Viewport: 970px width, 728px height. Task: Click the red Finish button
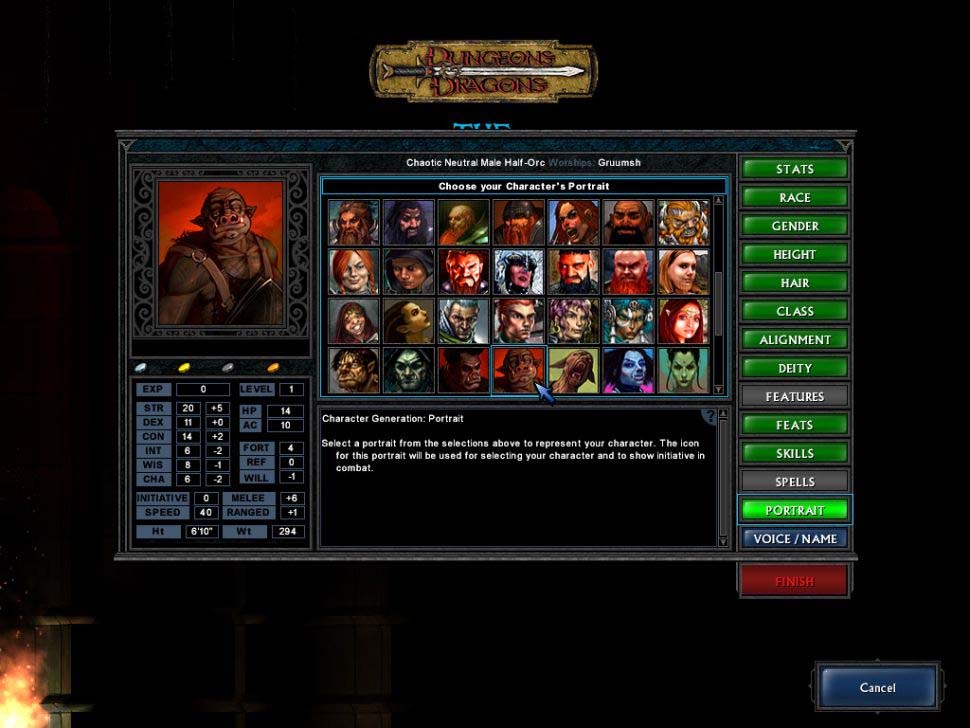pos(794,581)
